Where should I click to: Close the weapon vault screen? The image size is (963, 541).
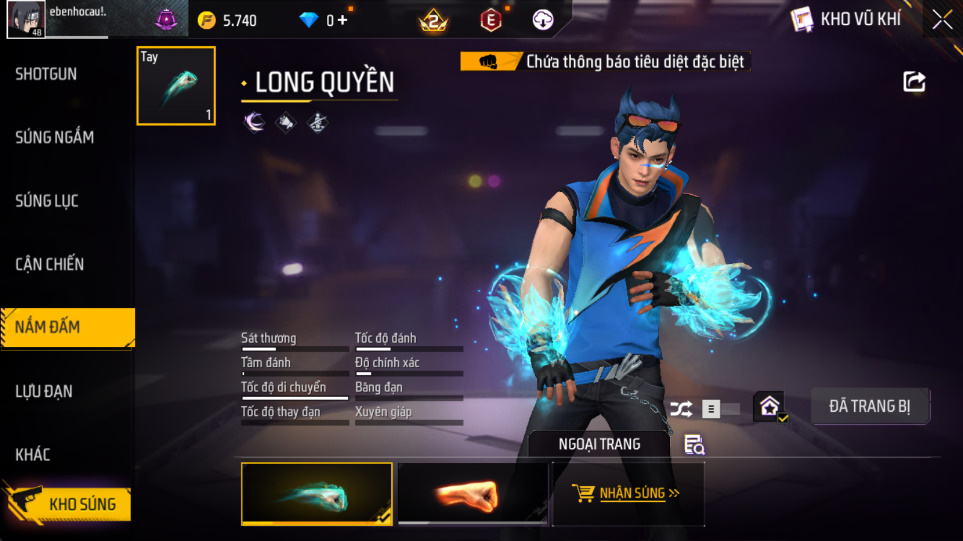point(942,19)
